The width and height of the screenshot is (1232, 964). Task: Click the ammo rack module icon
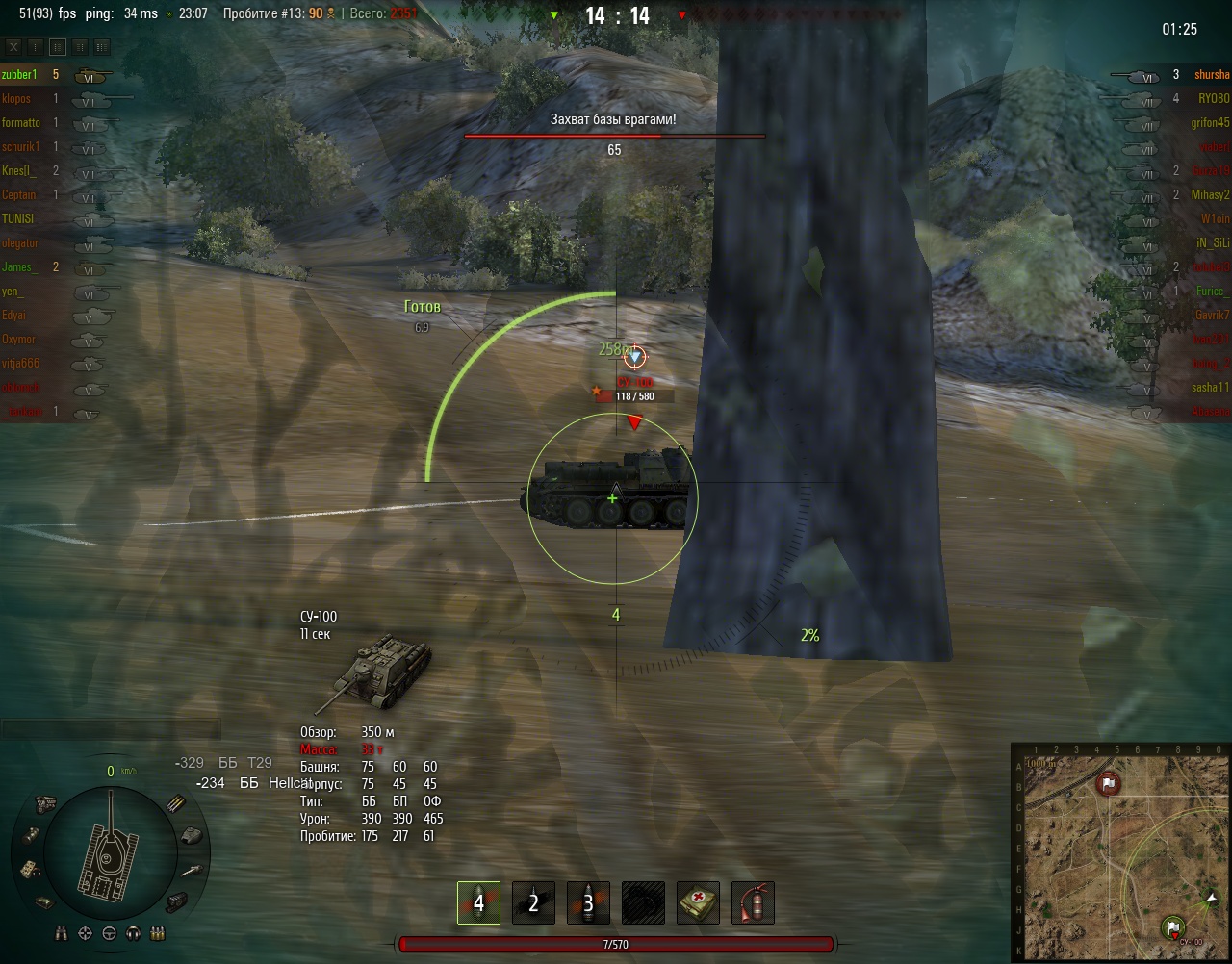[177, 803]
